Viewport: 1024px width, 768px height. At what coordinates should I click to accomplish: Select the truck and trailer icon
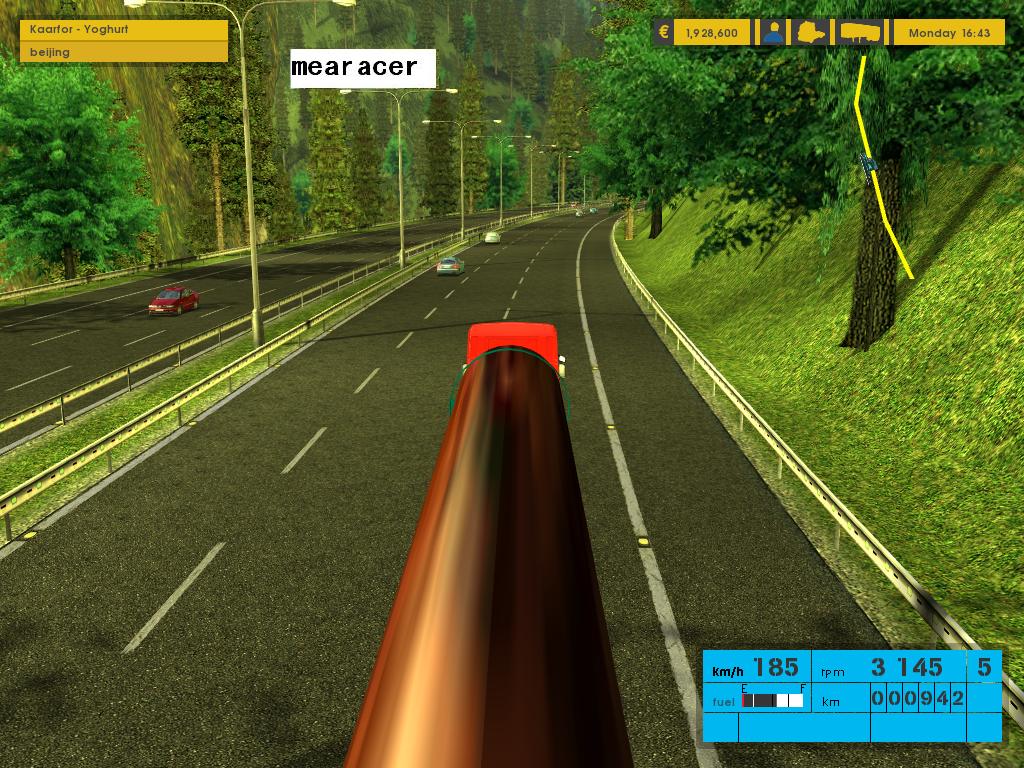tap(860, 32)
